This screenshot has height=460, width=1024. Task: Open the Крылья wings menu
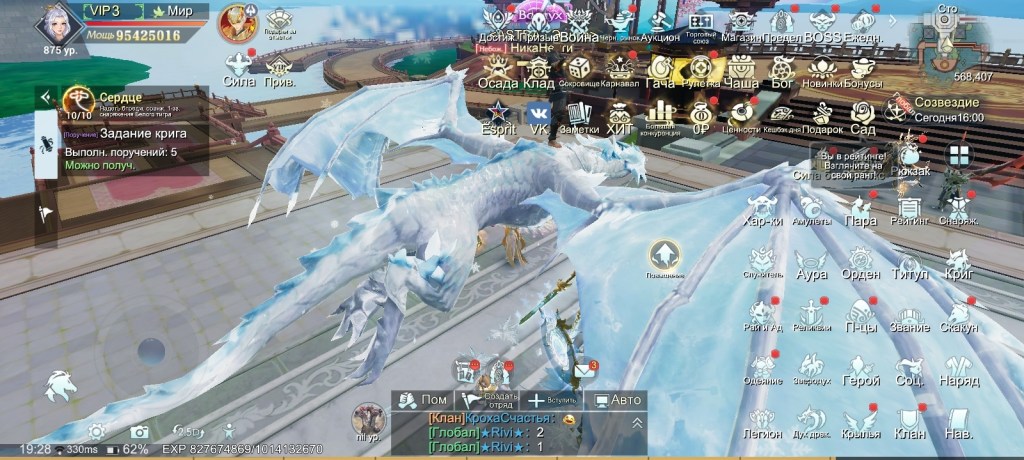pyautogui.click(x=860, y=421)
